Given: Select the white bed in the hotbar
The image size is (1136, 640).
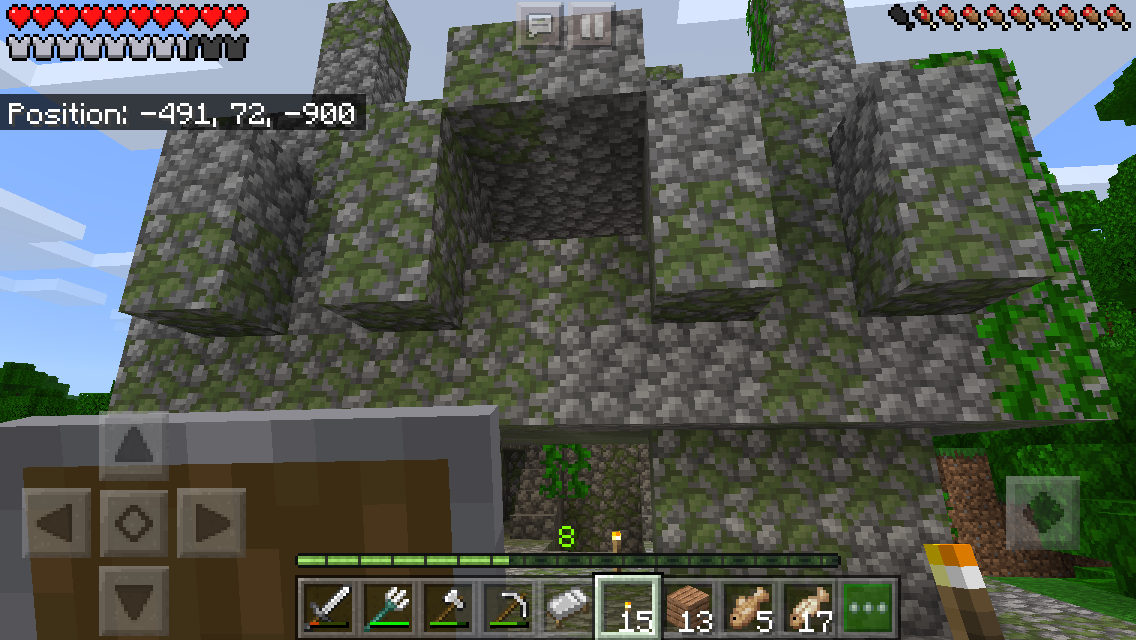Looking at the screenshot, I should click(x=567, y=605).
